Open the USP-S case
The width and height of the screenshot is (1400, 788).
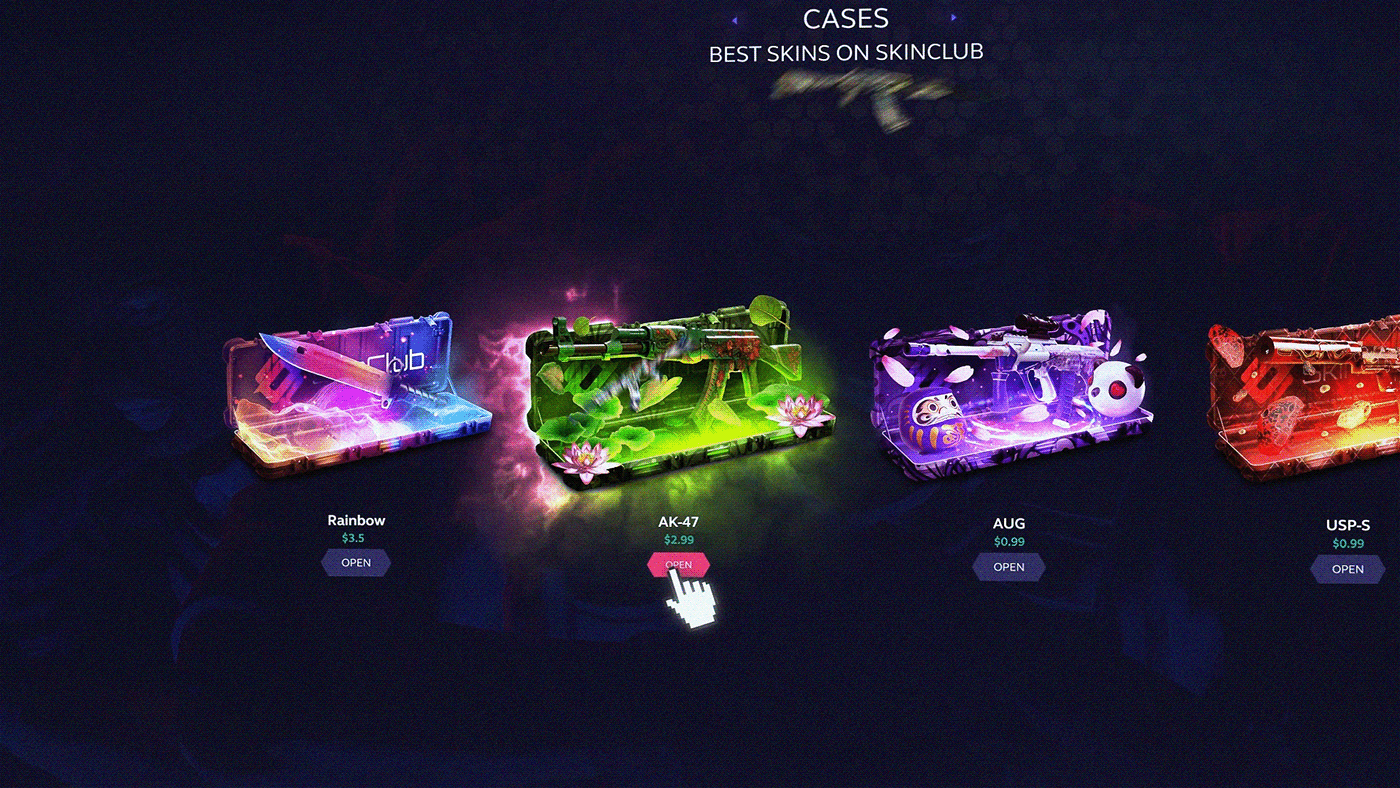(x=1347, y=569)
